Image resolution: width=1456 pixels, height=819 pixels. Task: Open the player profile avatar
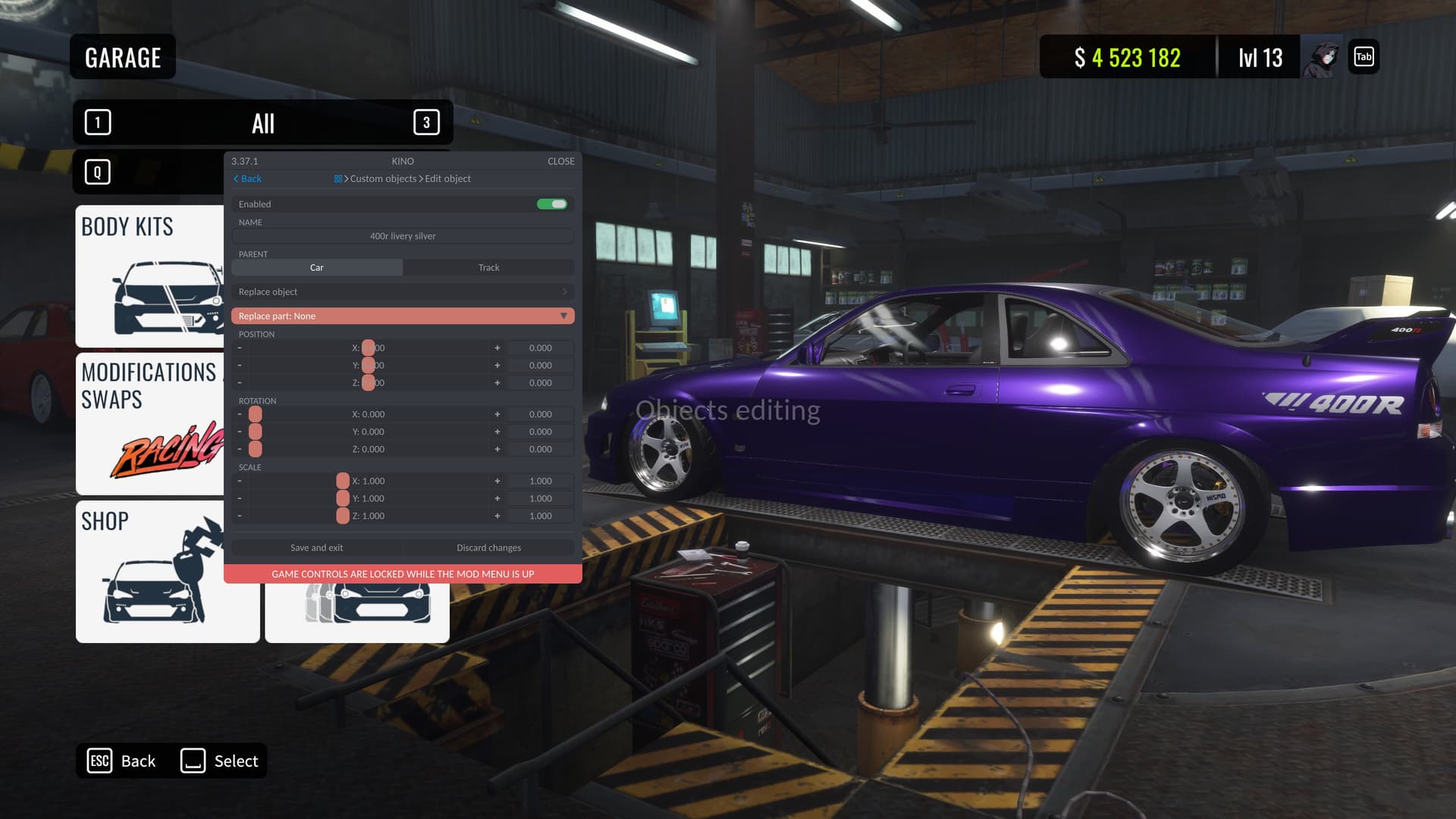[1321, 58]
